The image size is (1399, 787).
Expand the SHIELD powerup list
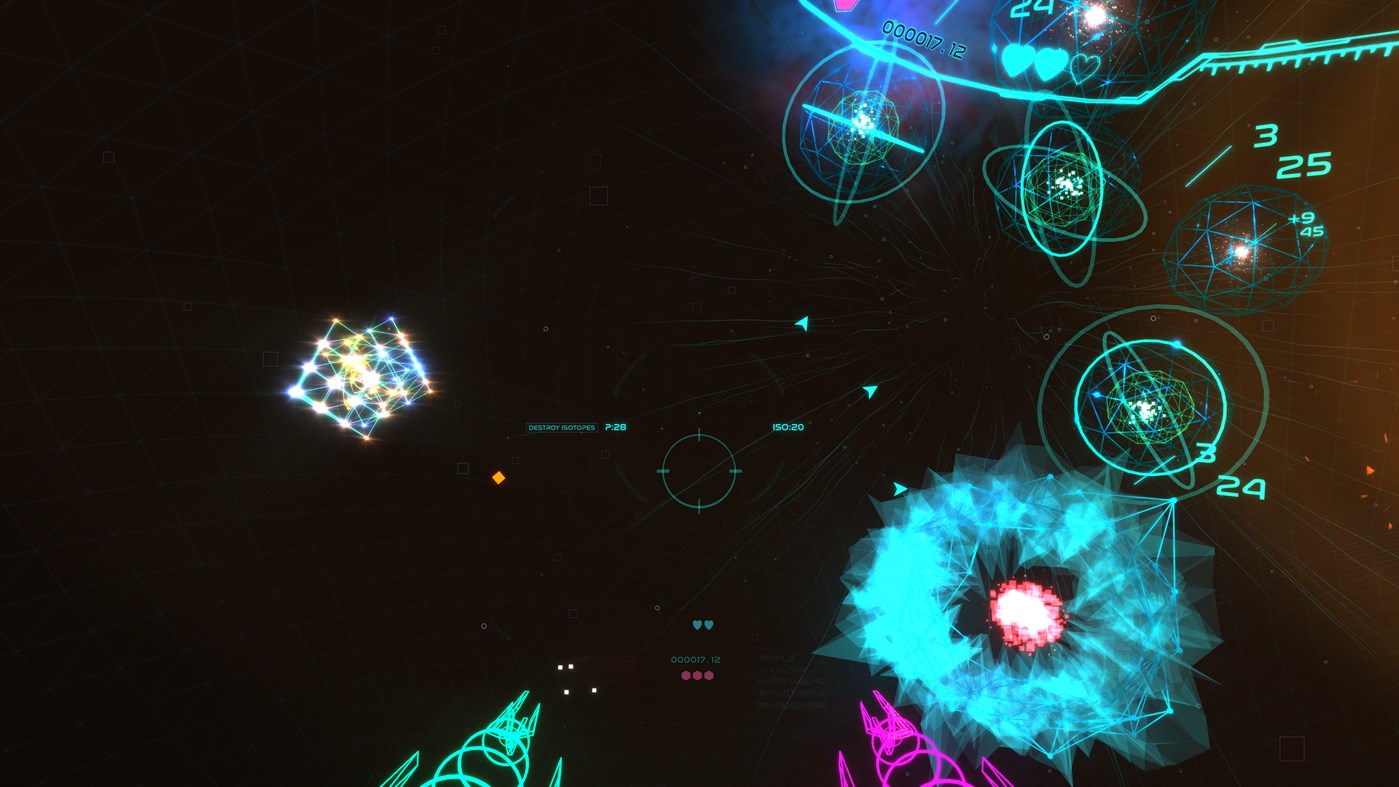777,658
